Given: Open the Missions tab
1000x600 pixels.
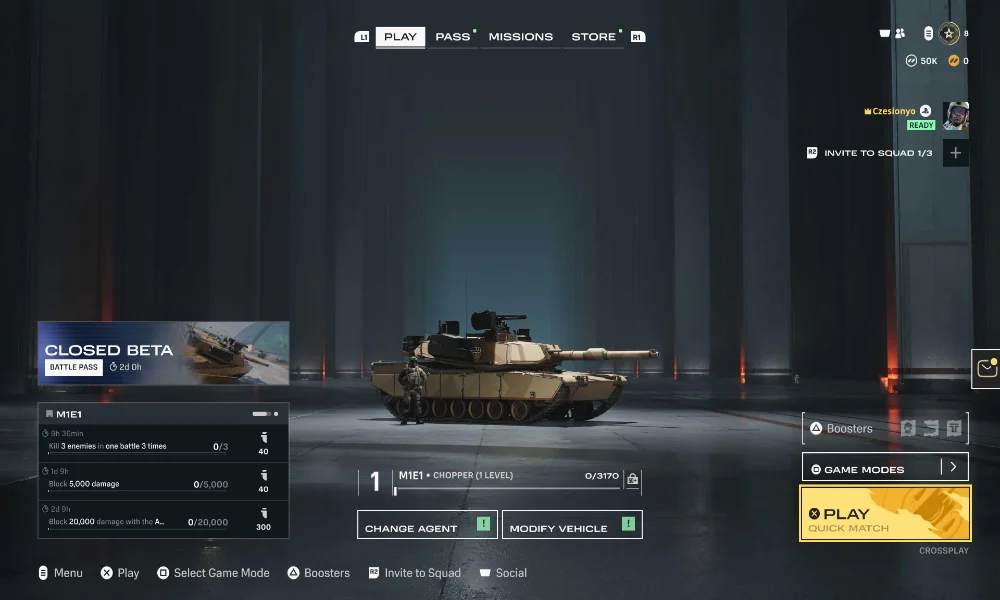Looking at the screenshot, I should (520, 37).
